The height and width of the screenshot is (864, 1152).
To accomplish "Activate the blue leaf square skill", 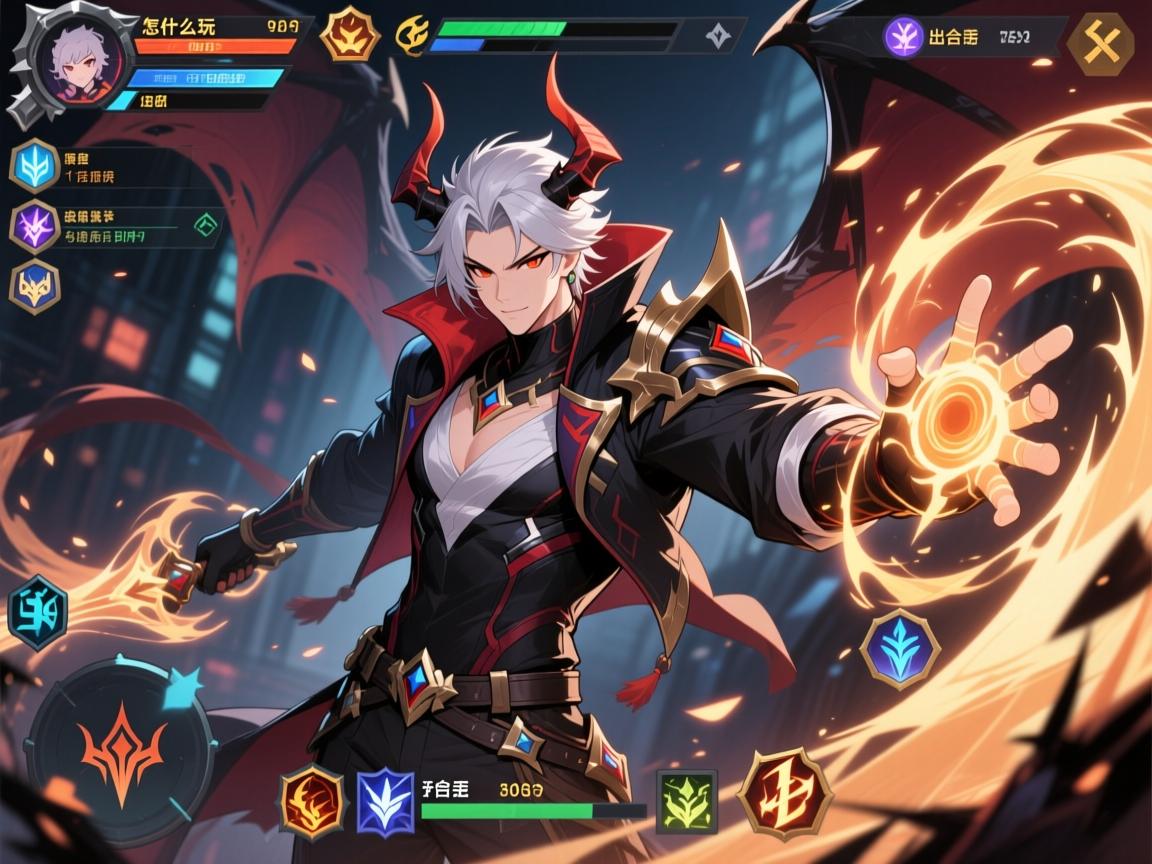I will 385,801.
